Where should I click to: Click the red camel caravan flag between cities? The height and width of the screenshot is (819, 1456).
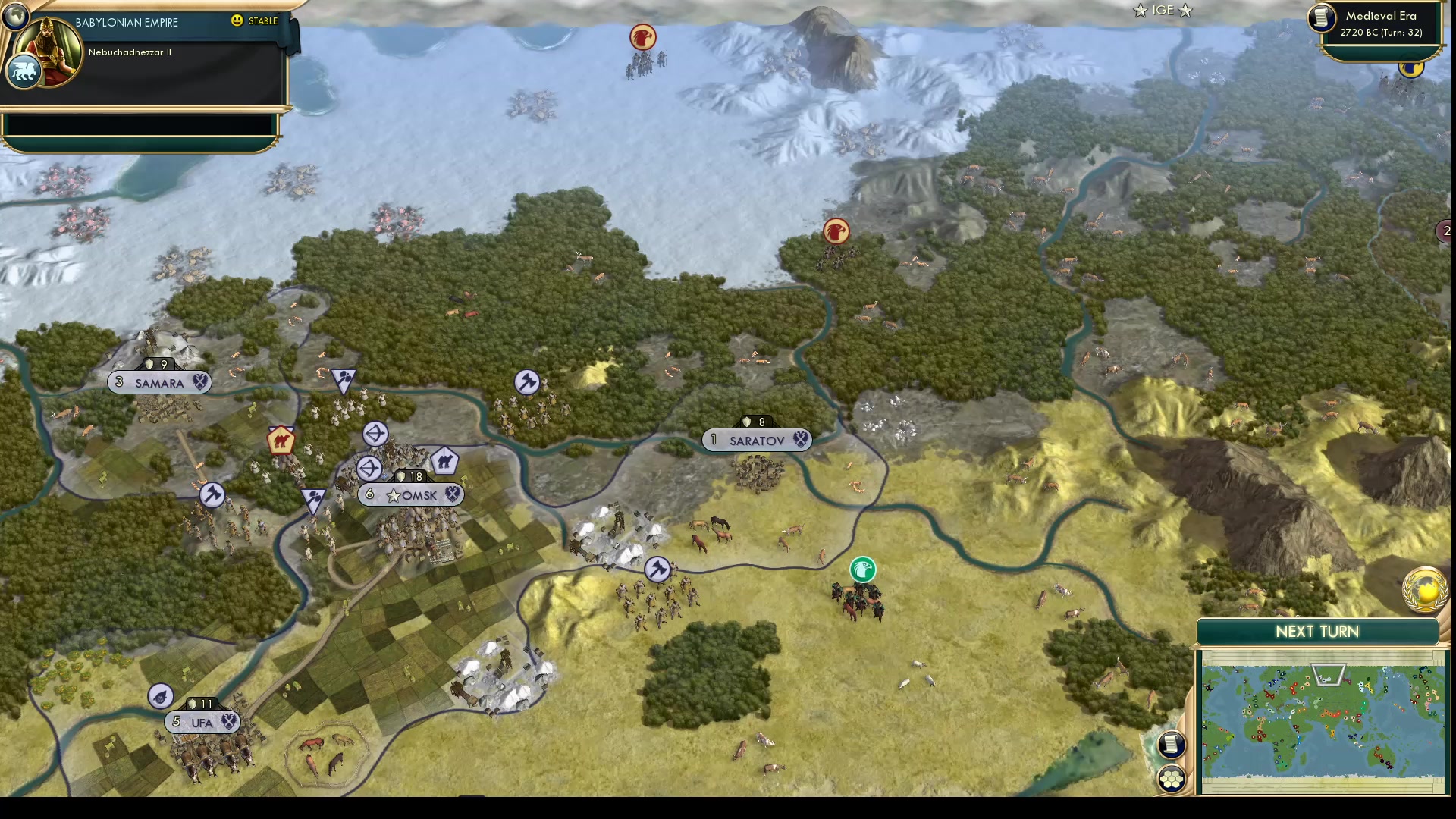coord(282,440)
